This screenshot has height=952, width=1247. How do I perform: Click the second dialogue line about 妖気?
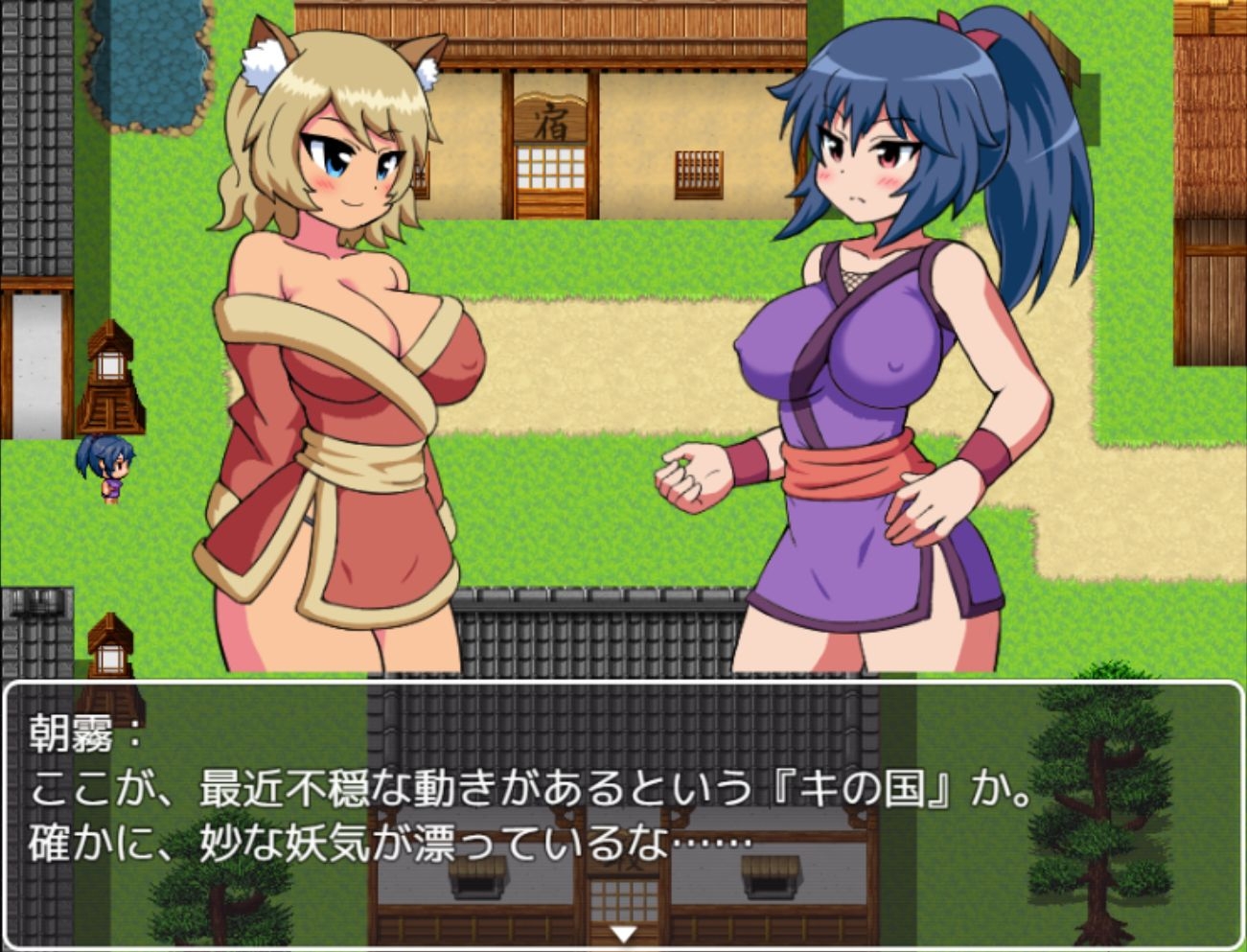pos(383,837)
